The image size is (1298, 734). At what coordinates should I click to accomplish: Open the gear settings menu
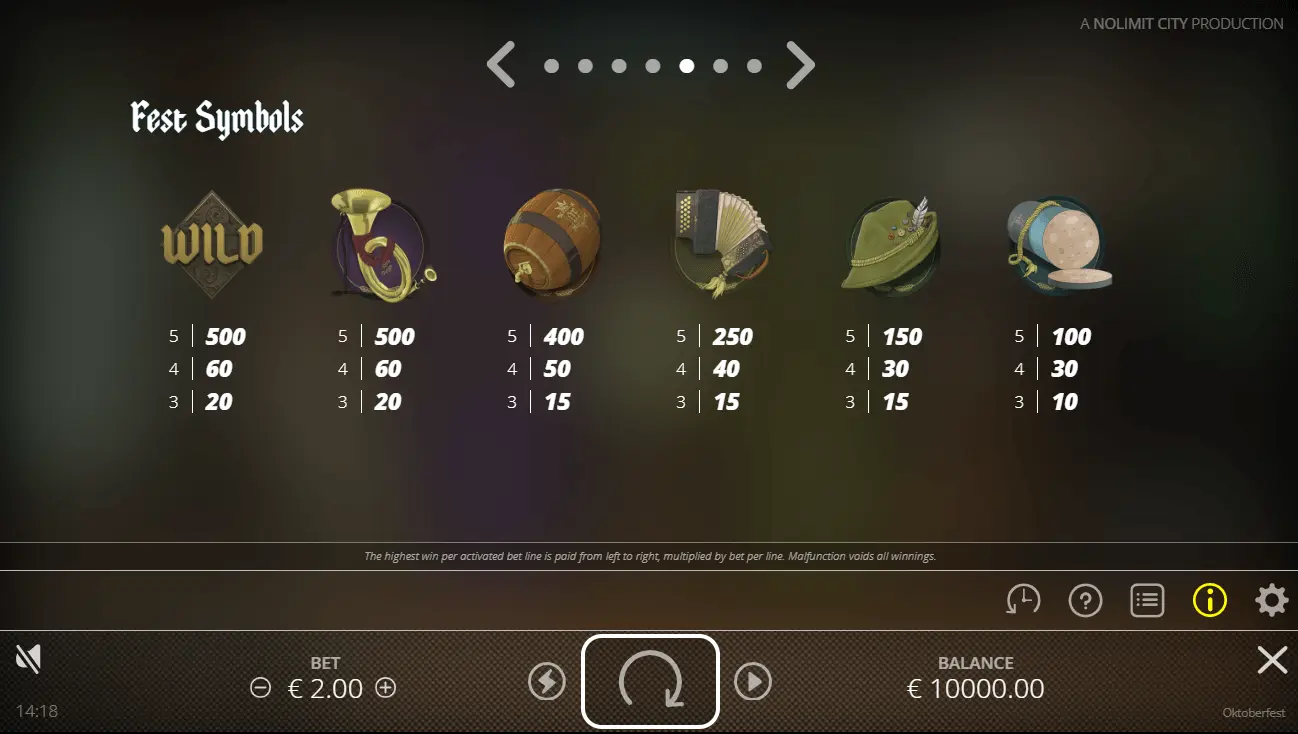click(x=1271, y=600)
